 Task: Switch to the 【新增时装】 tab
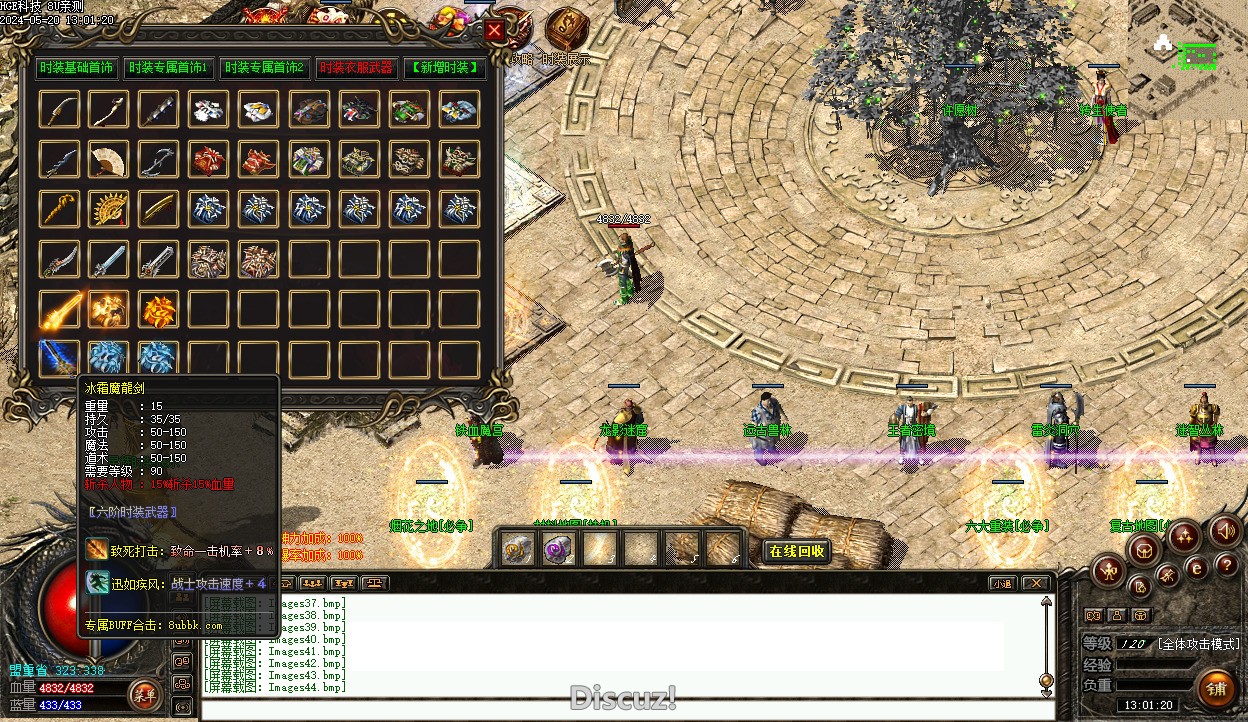point(445,68)
